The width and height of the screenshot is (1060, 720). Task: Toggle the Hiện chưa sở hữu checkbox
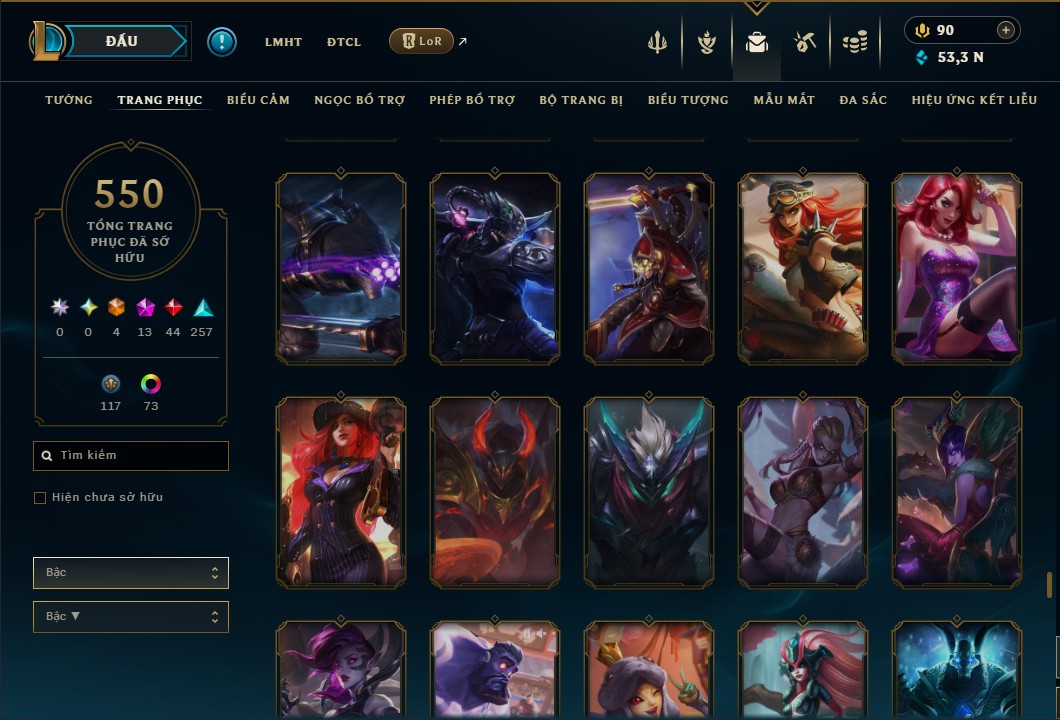40,498
